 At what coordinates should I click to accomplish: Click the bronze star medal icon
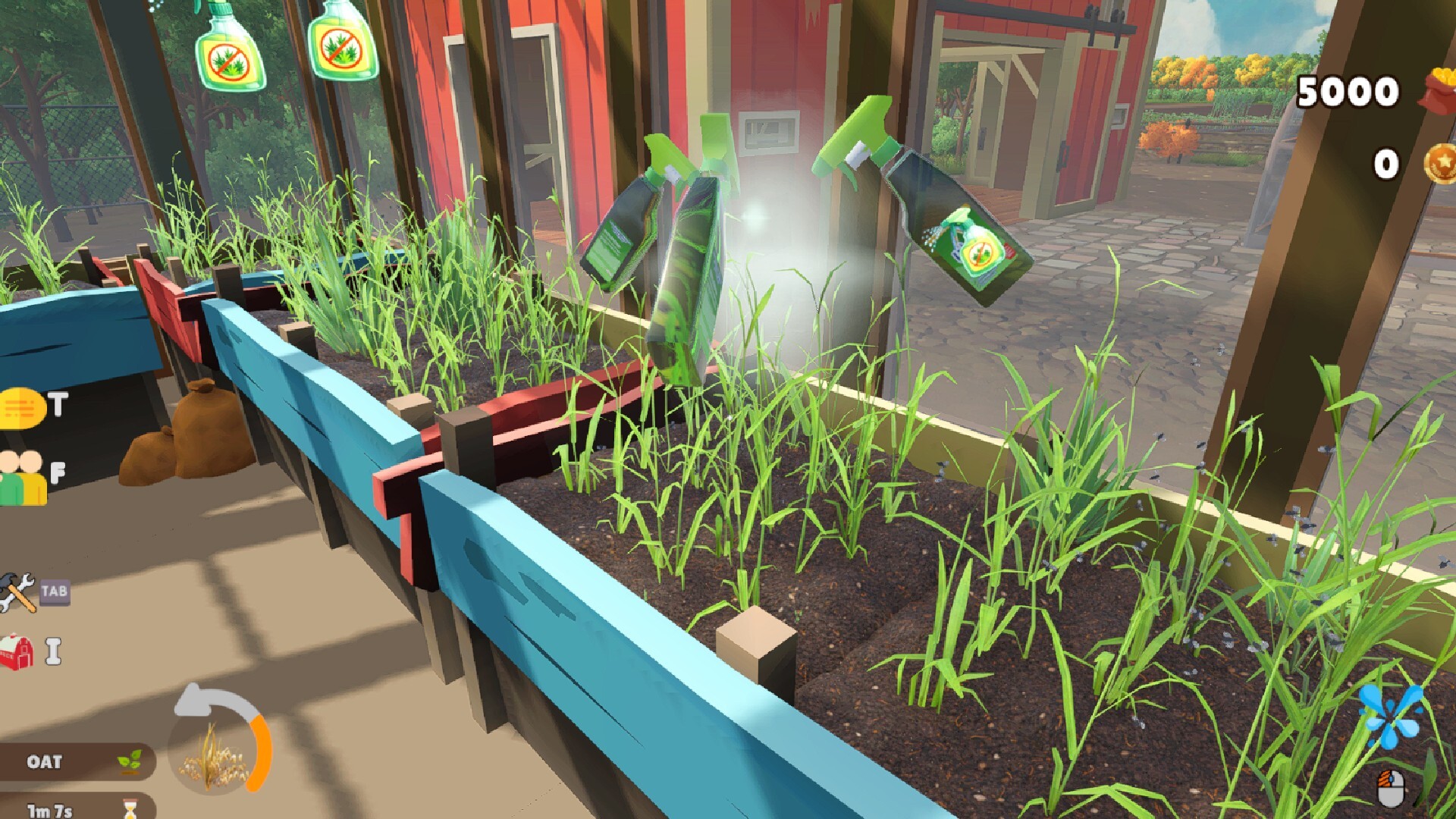click(1438, 163)
